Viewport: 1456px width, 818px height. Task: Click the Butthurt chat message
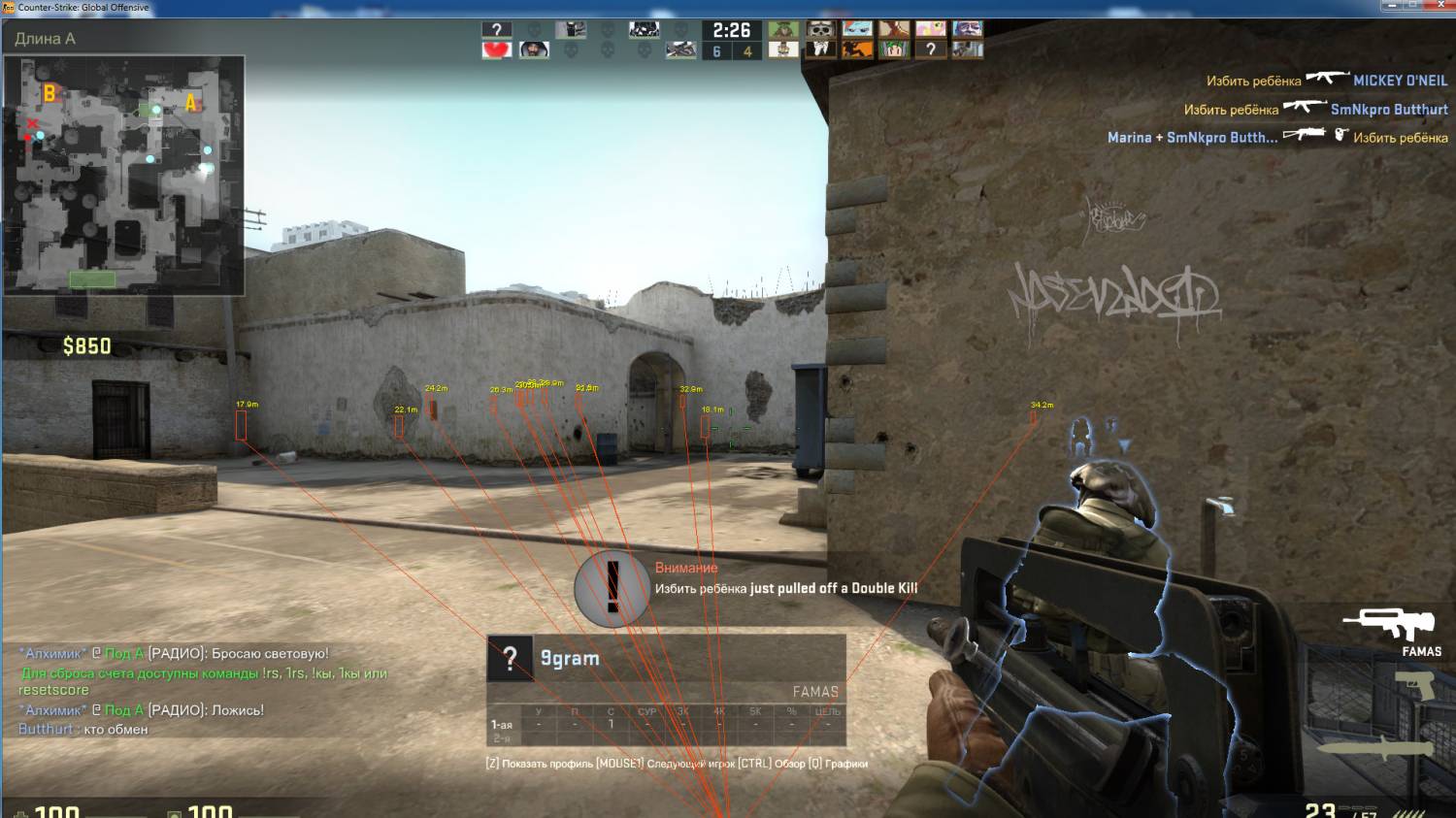pyautogui.click(x=83, y=729)
